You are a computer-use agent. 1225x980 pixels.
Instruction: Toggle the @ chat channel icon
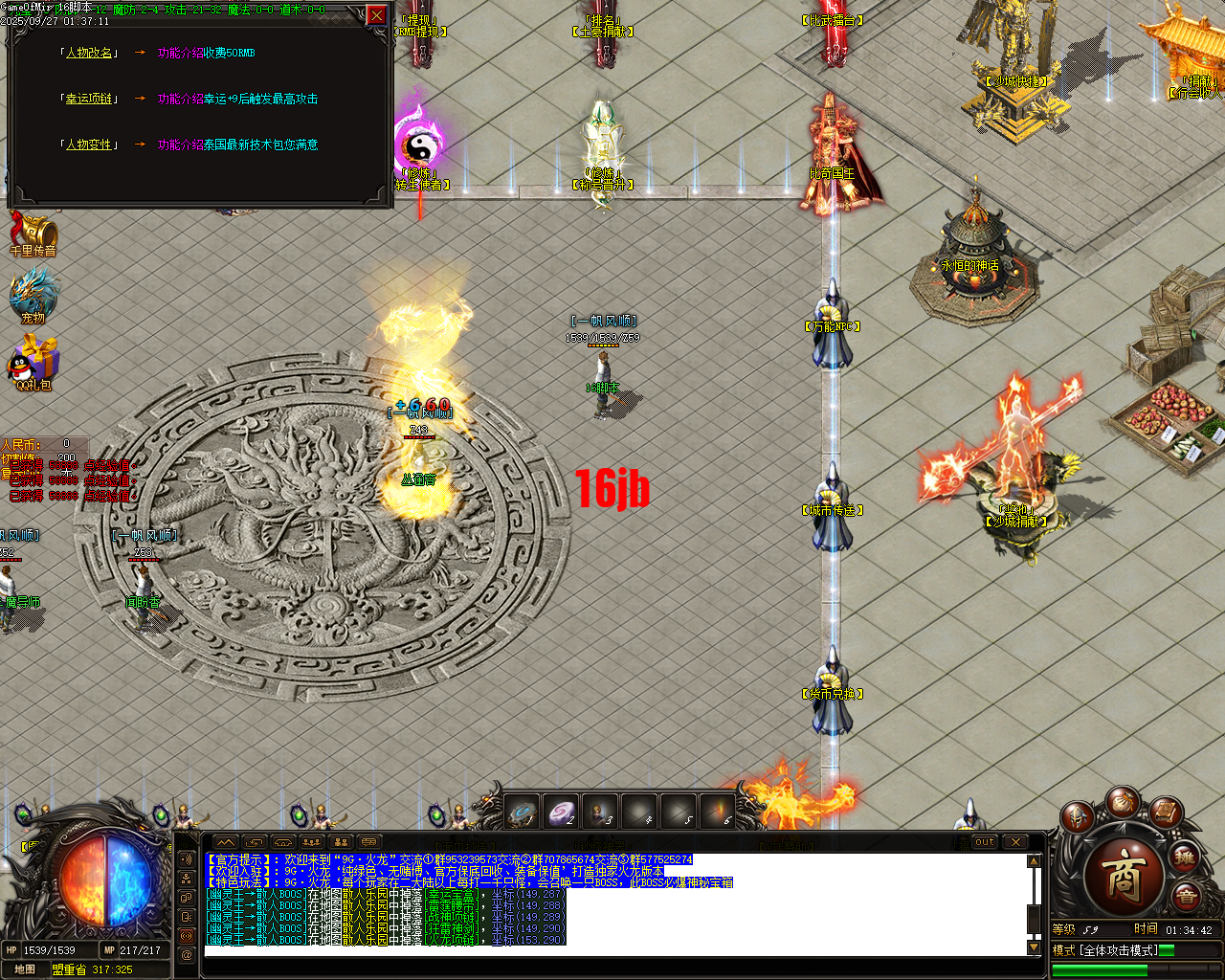click(x=186, y=953)
